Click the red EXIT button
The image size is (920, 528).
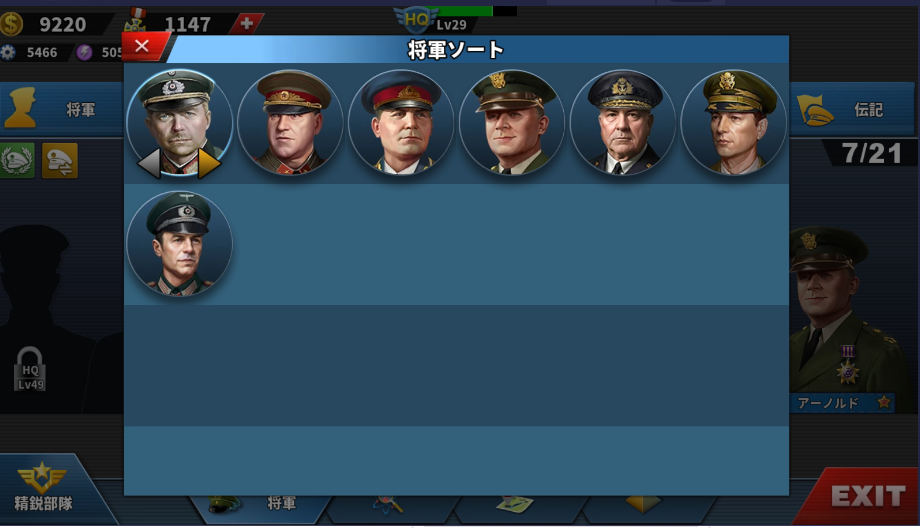click(x=866, y=496)
